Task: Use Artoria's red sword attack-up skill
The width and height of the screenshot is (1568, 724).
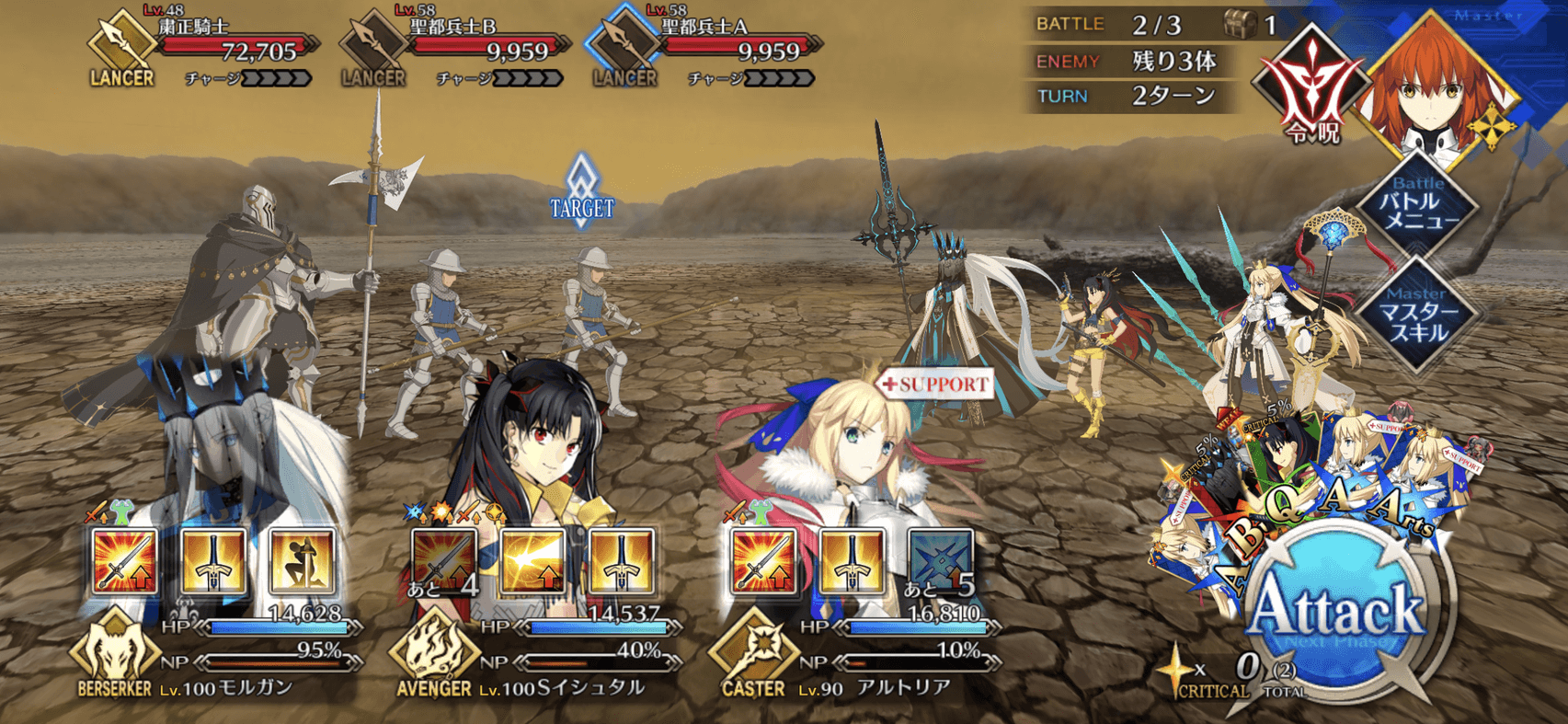Action: point(763,559)
